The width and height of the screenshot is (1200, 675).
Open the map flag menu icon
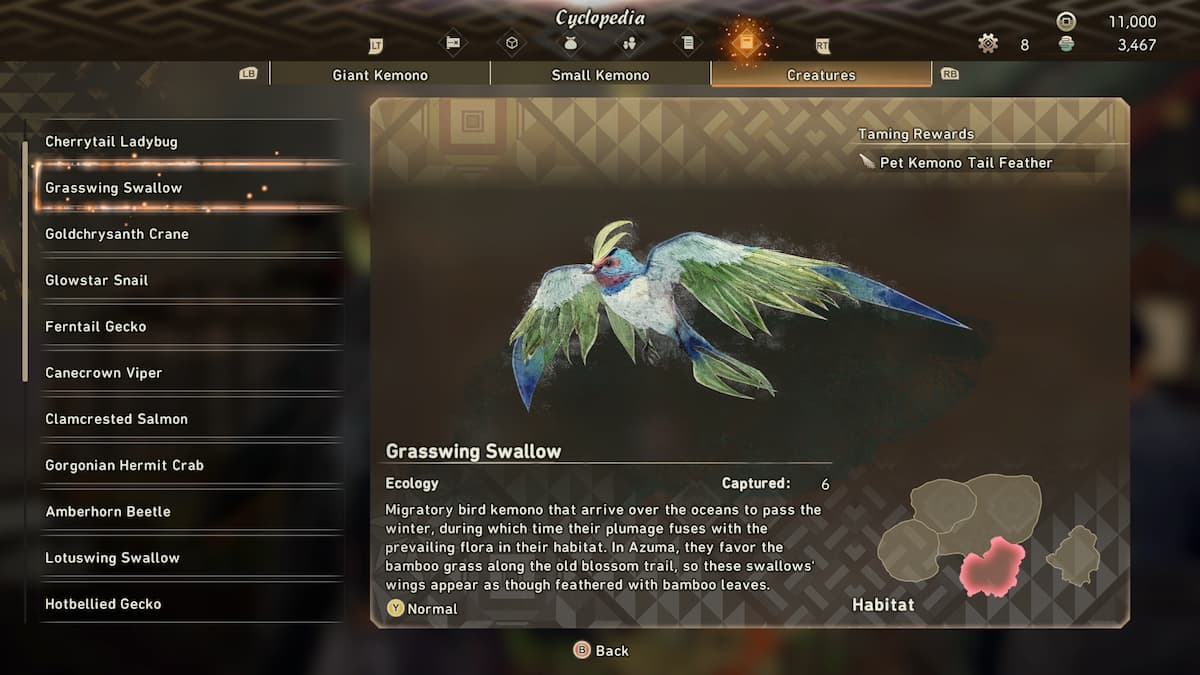(453, 42)
